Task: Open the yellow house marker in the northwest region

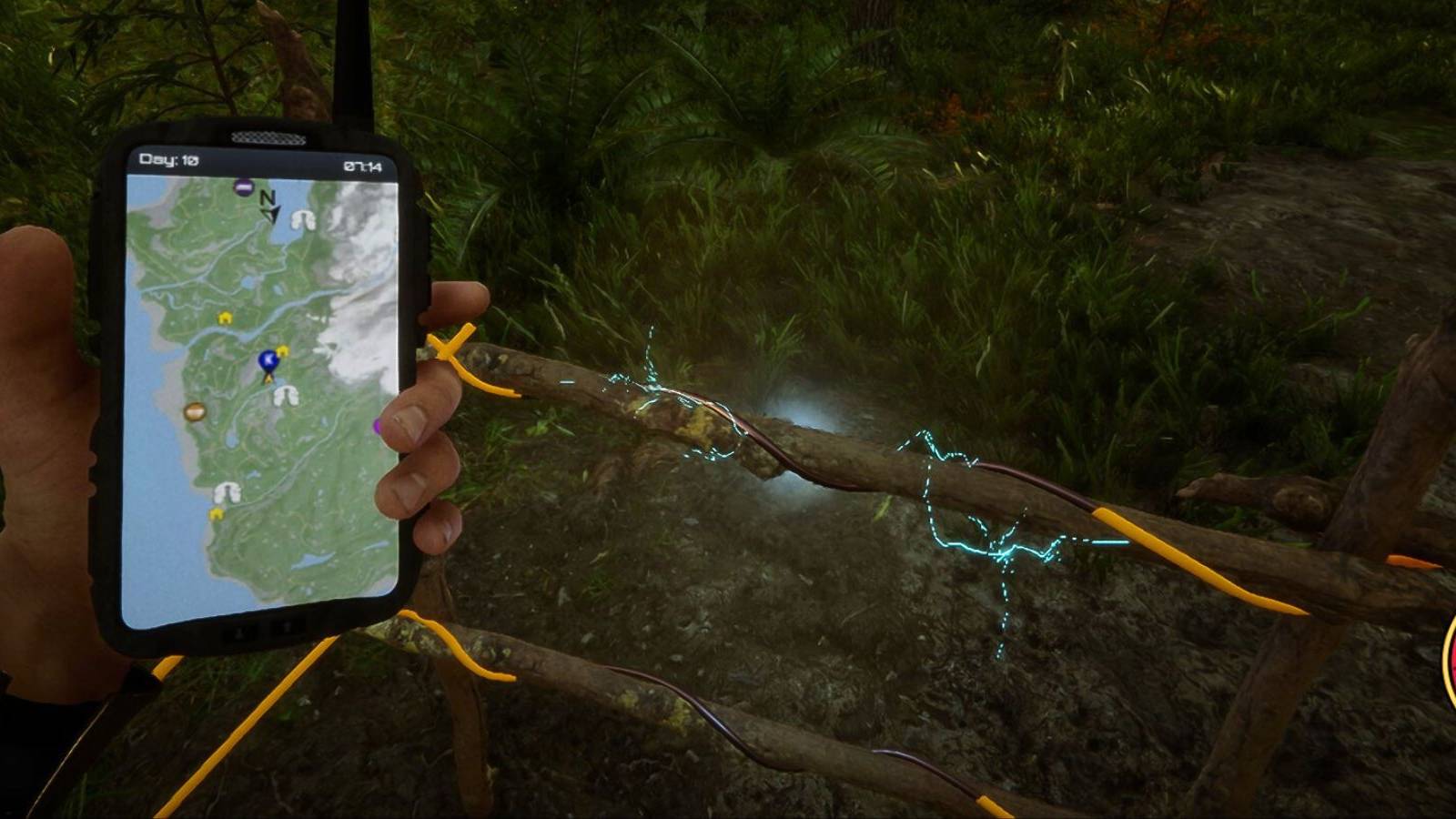Action: (x=225, y=318)
